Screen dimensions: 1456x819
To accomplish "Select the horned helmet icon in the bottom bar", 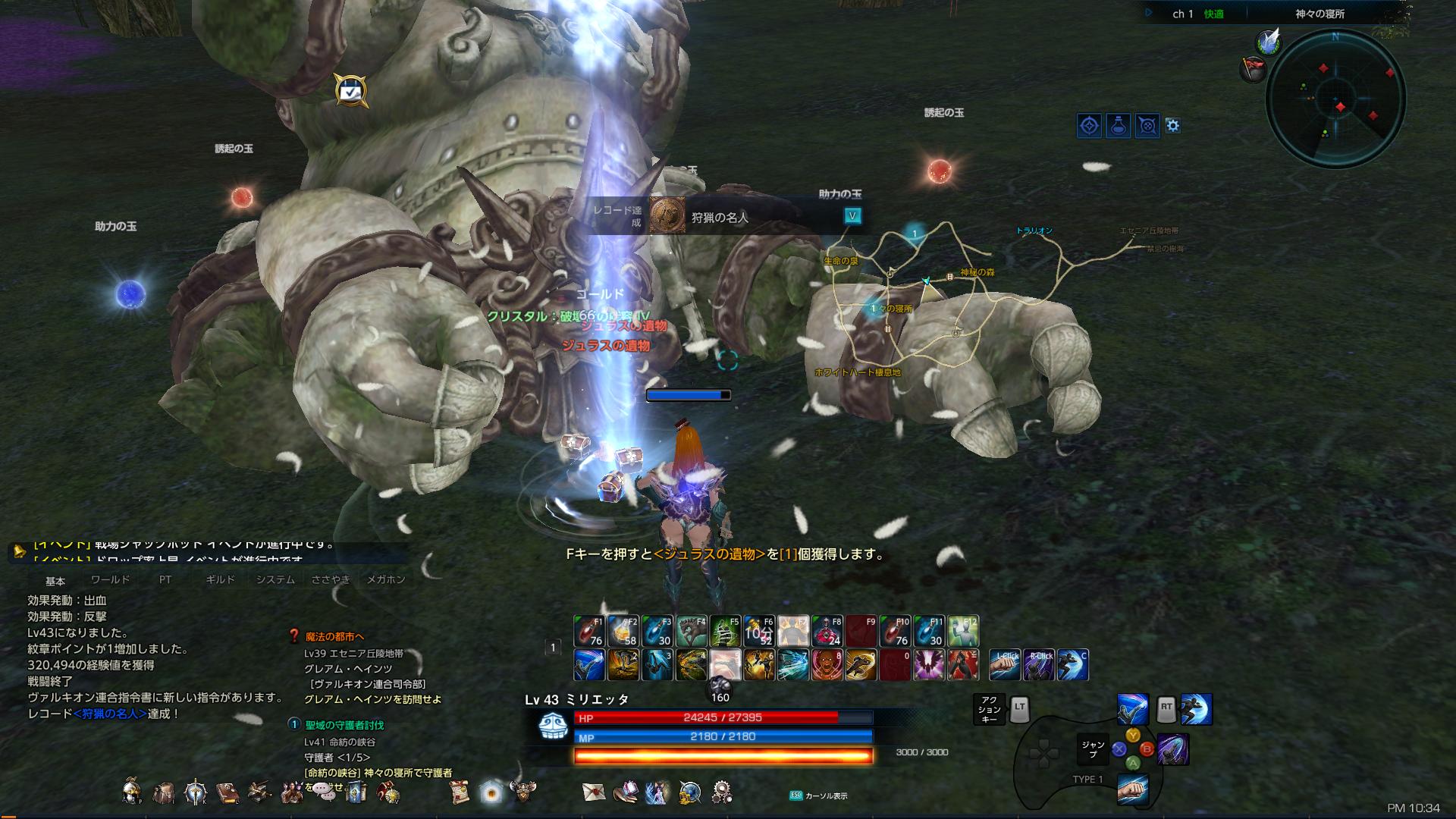I will (523, 790).
